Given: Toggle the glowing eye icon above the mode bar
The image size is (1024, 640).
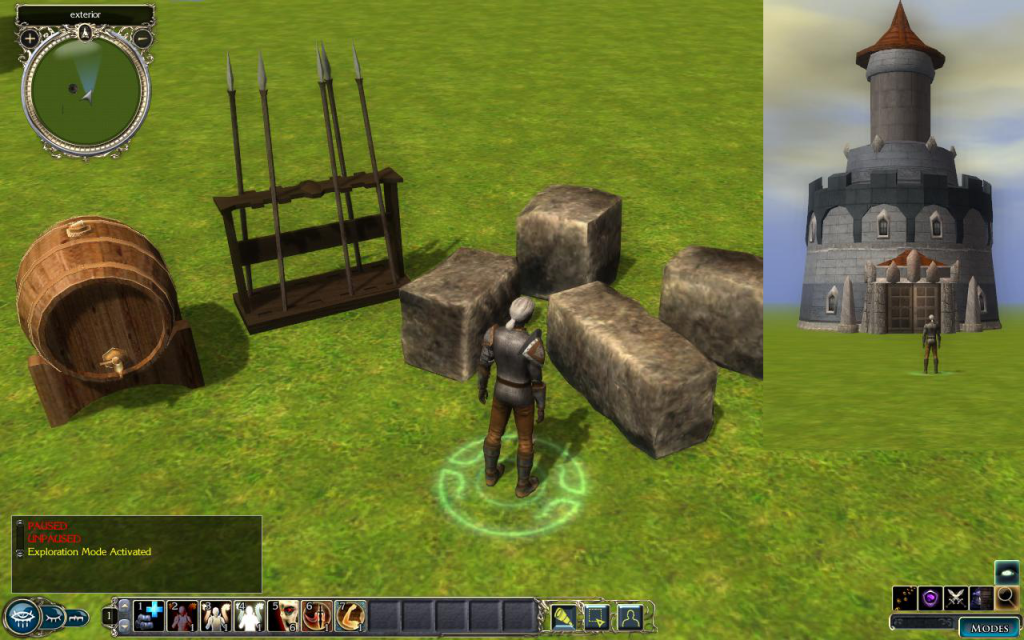Looking at the screenshot, I should 1007,572.
